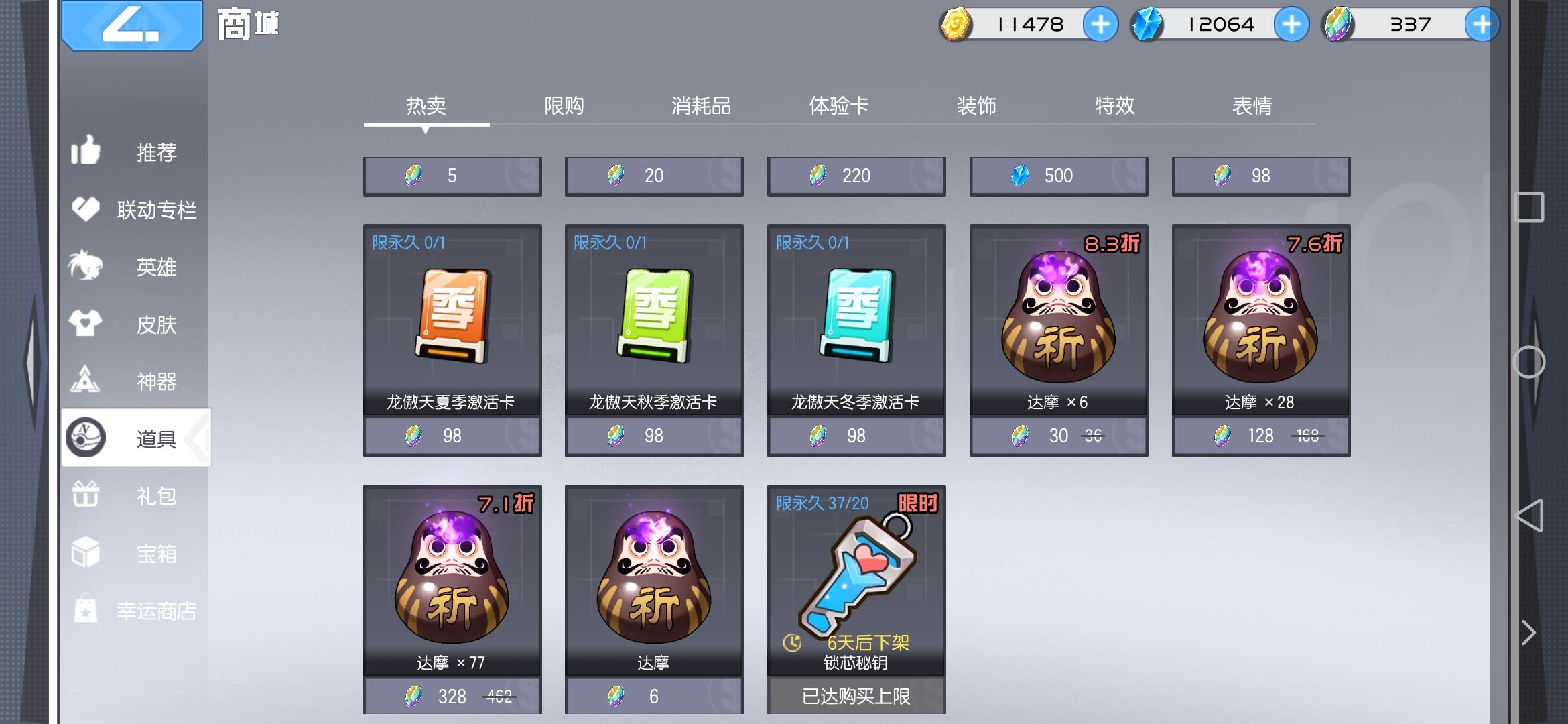This screenshot has width=1568, height=724.
Task: Expand the left edge arrow panel
Action: tap(30, 362)
